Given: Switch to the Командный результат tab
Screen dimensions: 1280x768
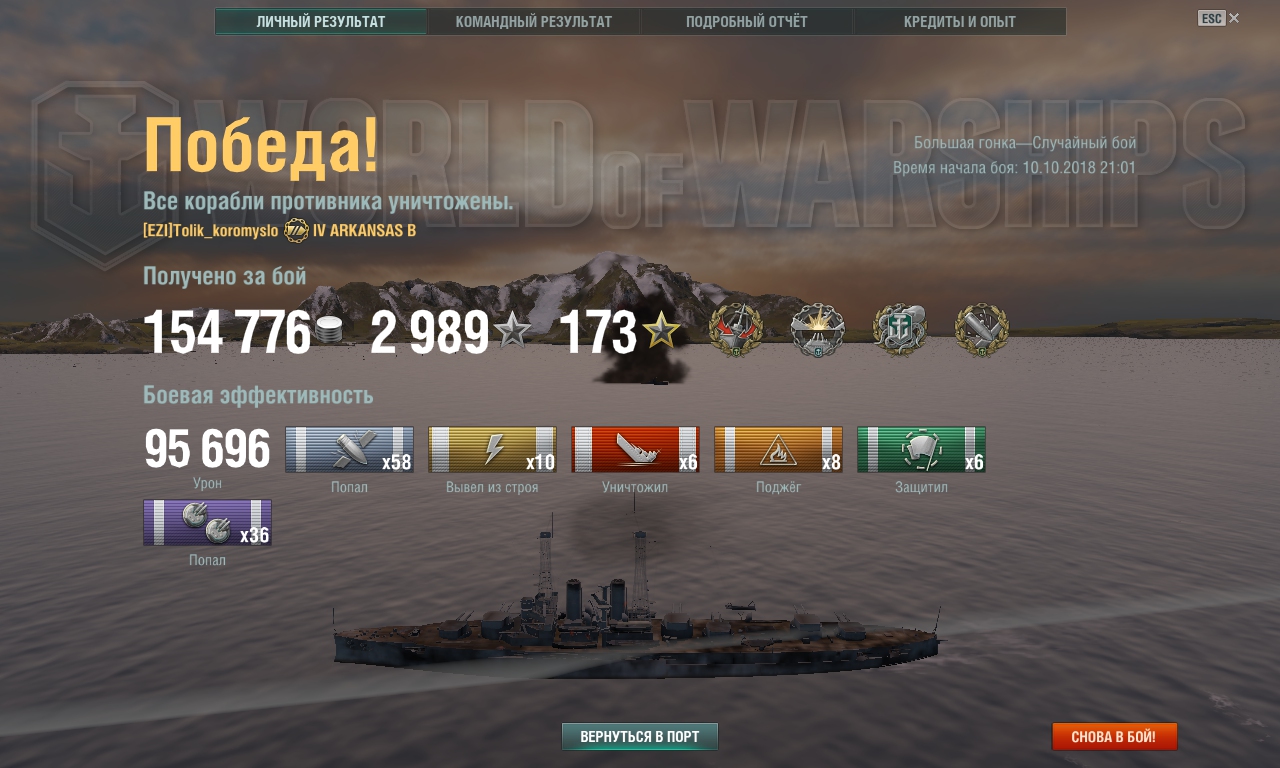Looking at the screenshot, I should coord(533,22).
